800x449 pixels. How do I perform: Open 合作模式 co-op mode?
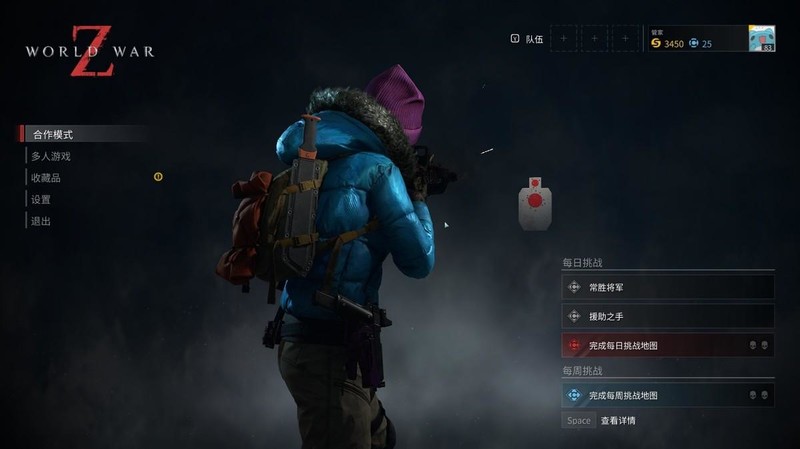53,134
